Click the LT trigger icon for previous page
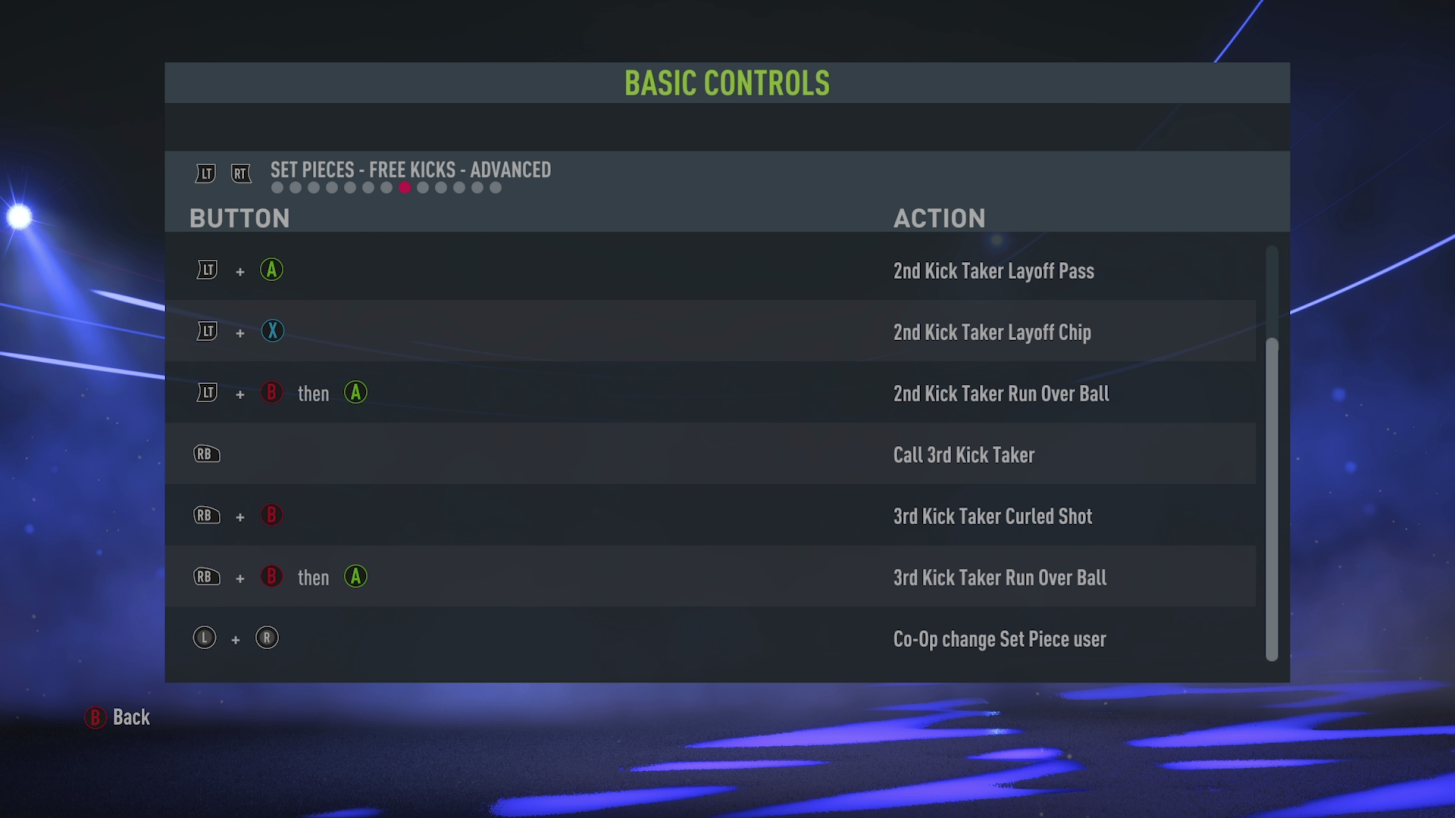 coord(205,173)
